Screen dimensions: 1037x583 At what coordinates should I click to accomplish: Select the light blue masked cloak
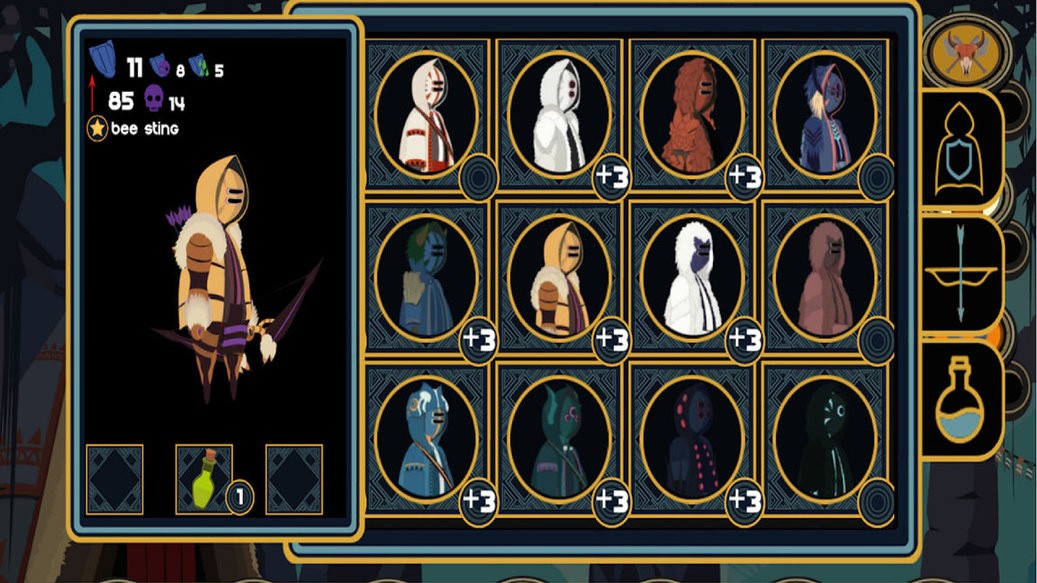(x=426, y=439)
